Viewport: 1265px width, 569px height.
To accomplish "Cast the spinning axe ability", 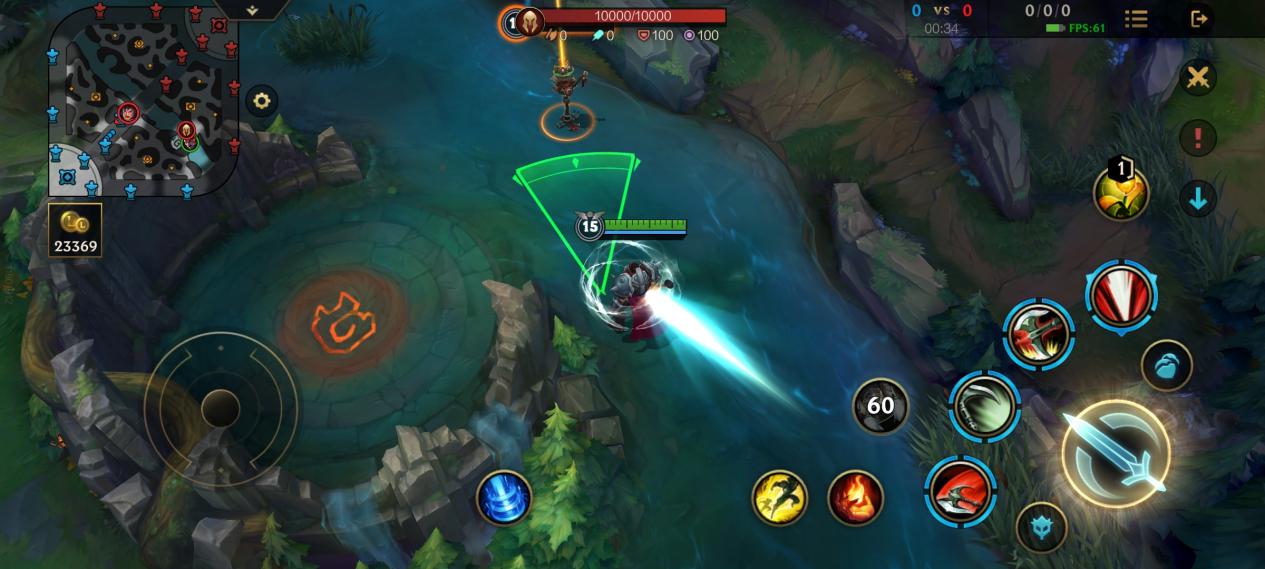I will point(1038,332).
